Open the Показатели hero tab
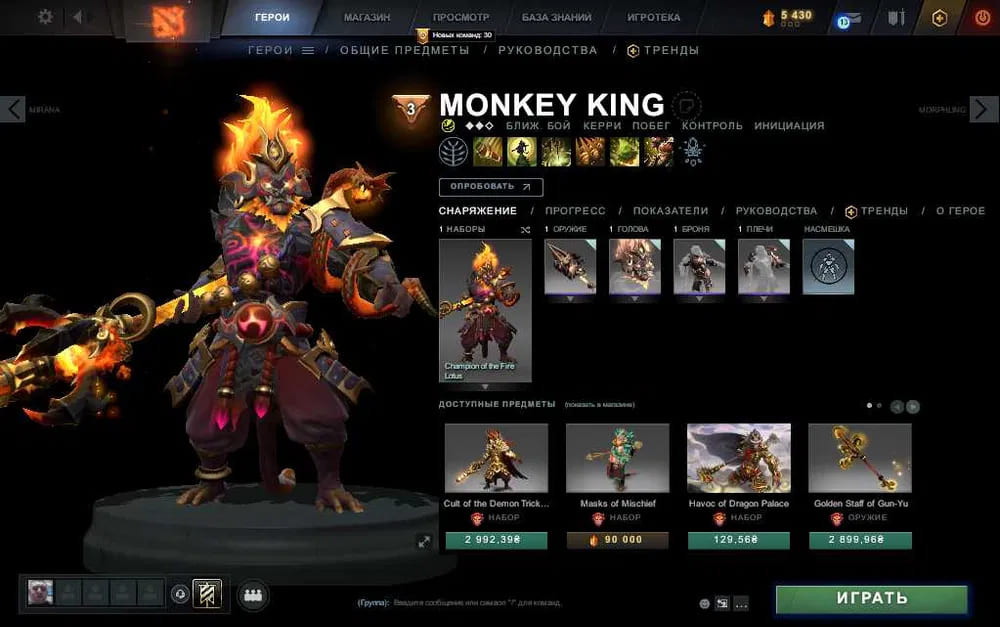1000x627 pixels. (670, 211)
